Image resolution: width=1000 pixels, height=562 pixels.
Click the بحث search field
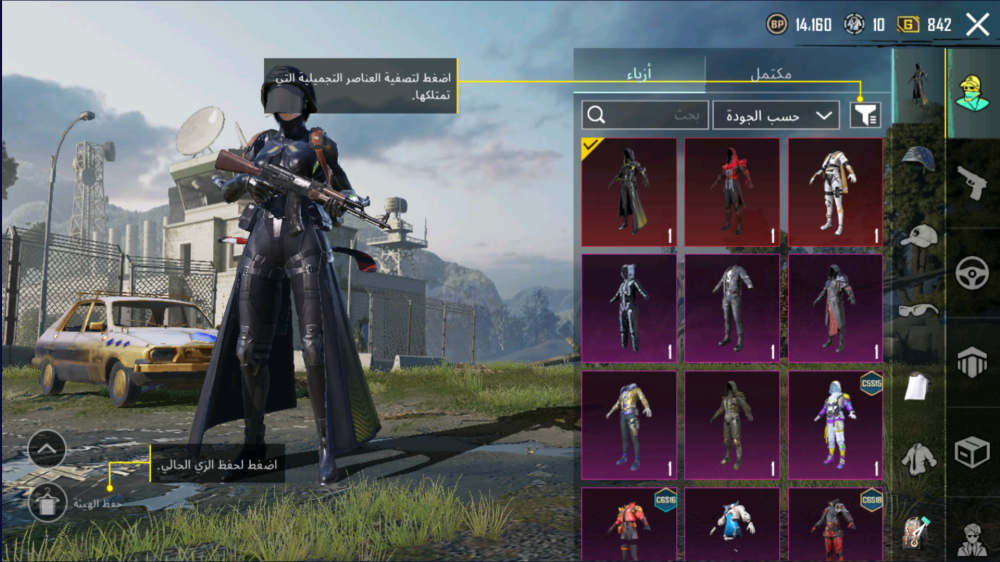[x=645, y=115]
